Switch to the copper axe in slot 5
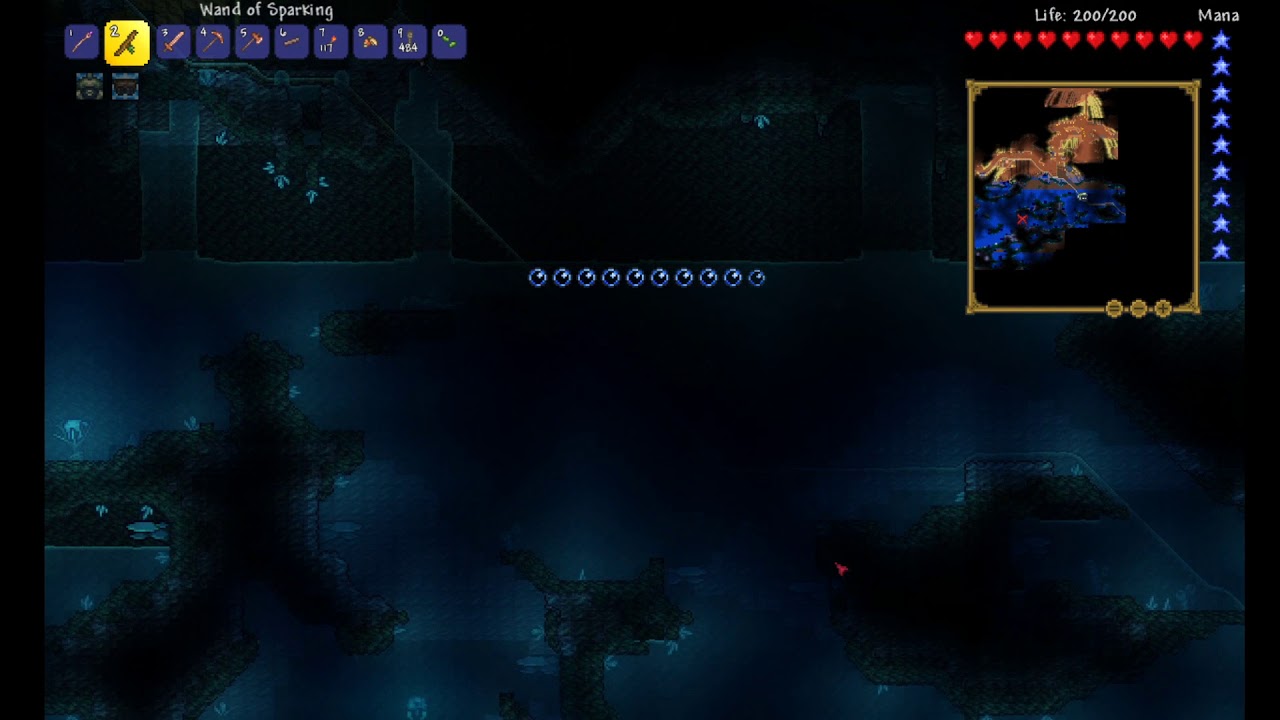The width and height of the screenshot is (1280, 720). click(x=252, y=42)
